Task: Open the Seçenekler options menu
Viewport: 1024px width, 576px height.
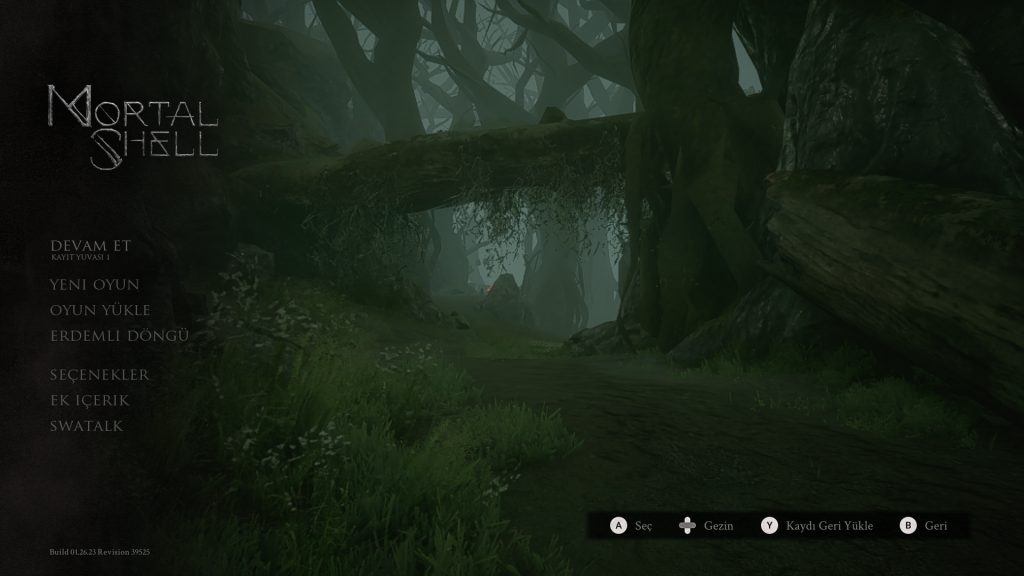Action: pos(100,375)
